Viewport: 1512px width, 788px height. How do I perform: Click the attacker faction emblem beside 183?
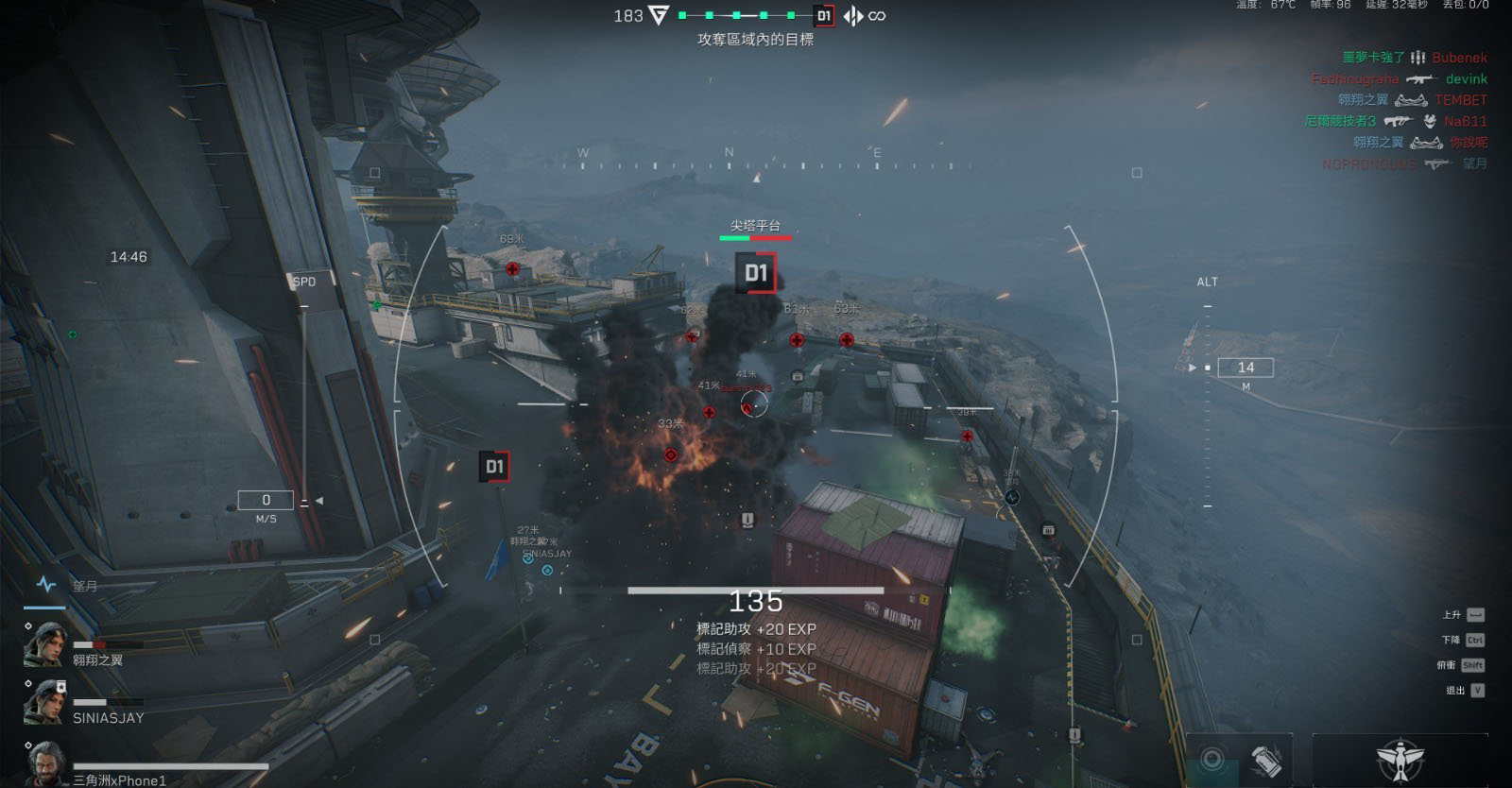(659, 15)
